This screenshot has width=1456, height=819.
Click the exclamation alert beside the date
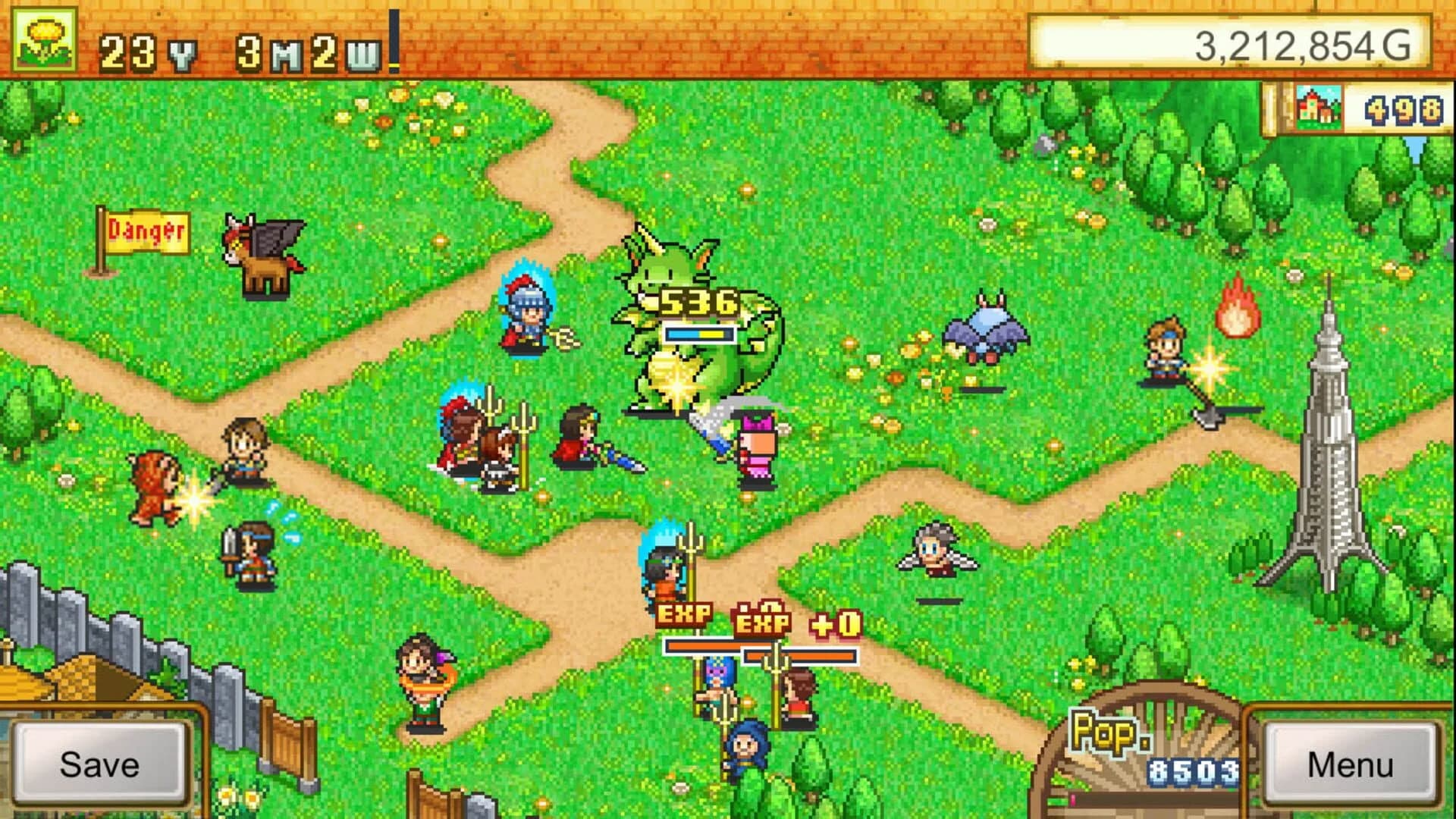[394, 36]
